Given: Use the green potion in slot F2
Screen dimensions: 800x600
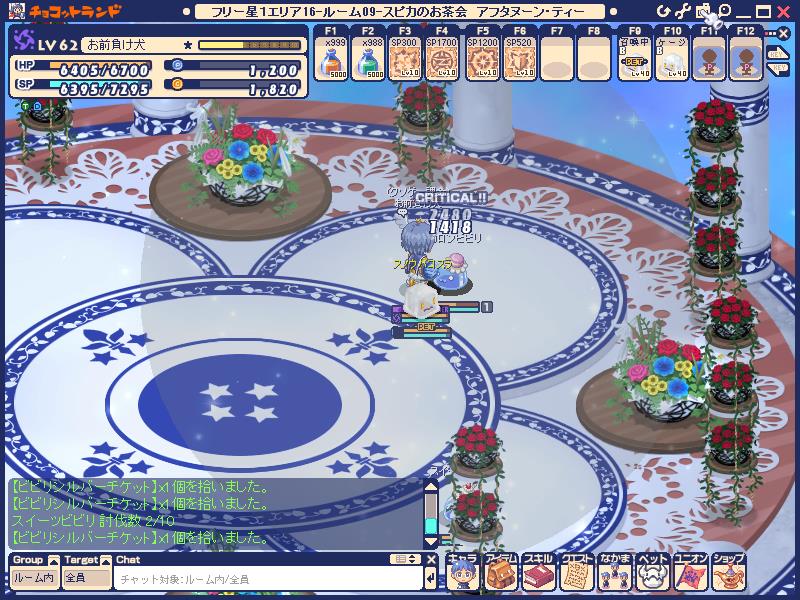Looking at the screenshot, I should click(367, 62).
